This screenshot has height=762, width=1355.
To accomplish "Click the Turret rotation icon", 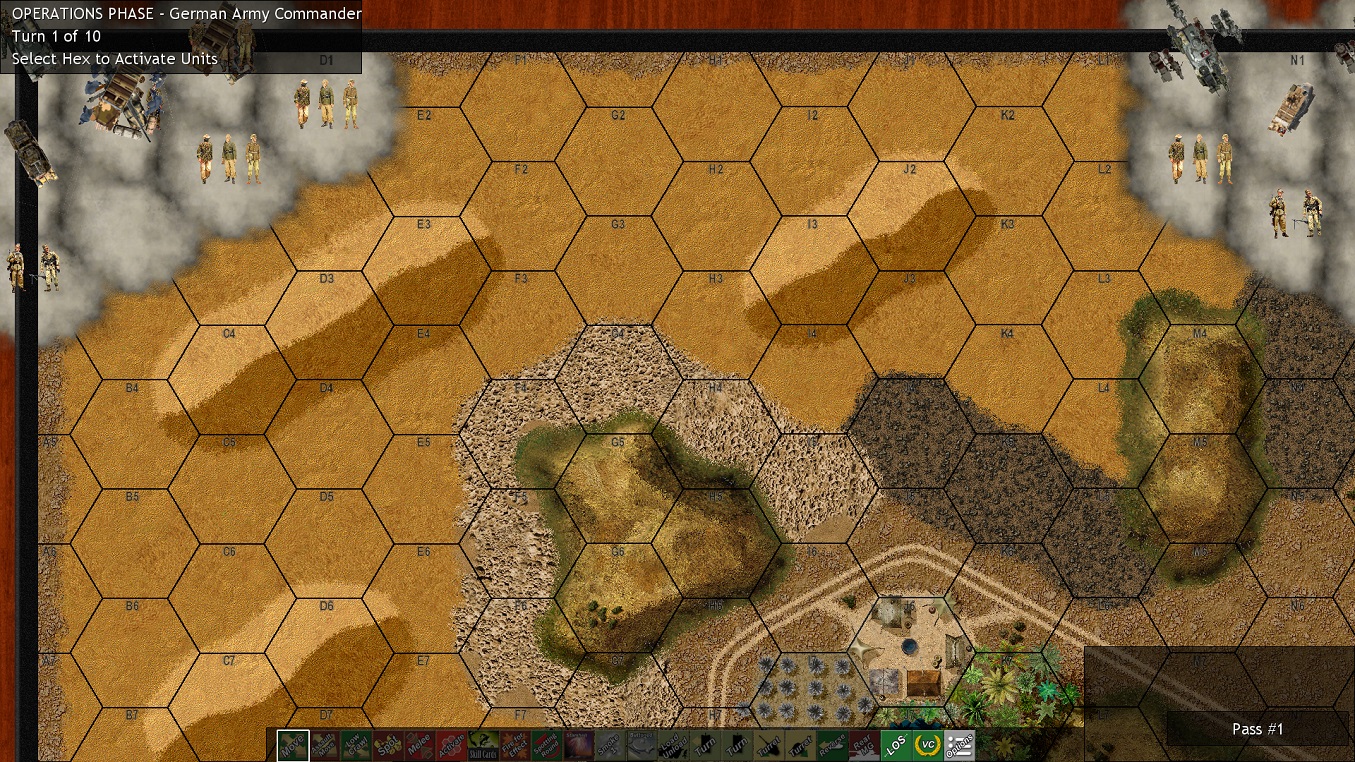I will [769, 746].
